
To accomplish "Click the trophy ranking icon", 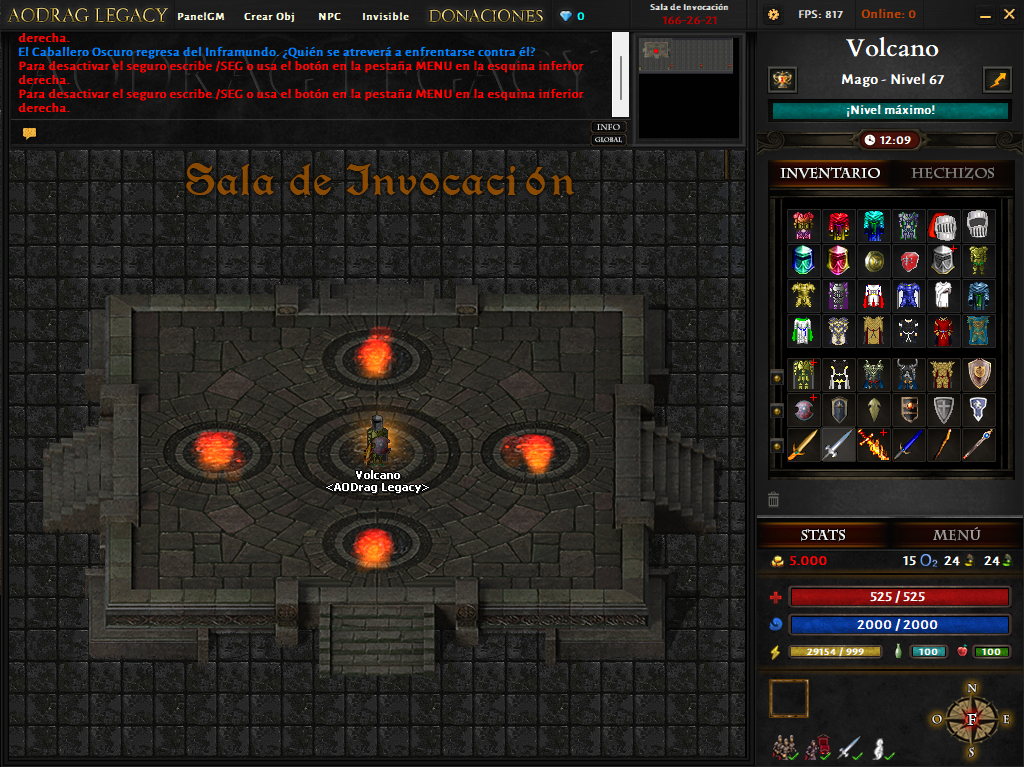I will point(782,80).
